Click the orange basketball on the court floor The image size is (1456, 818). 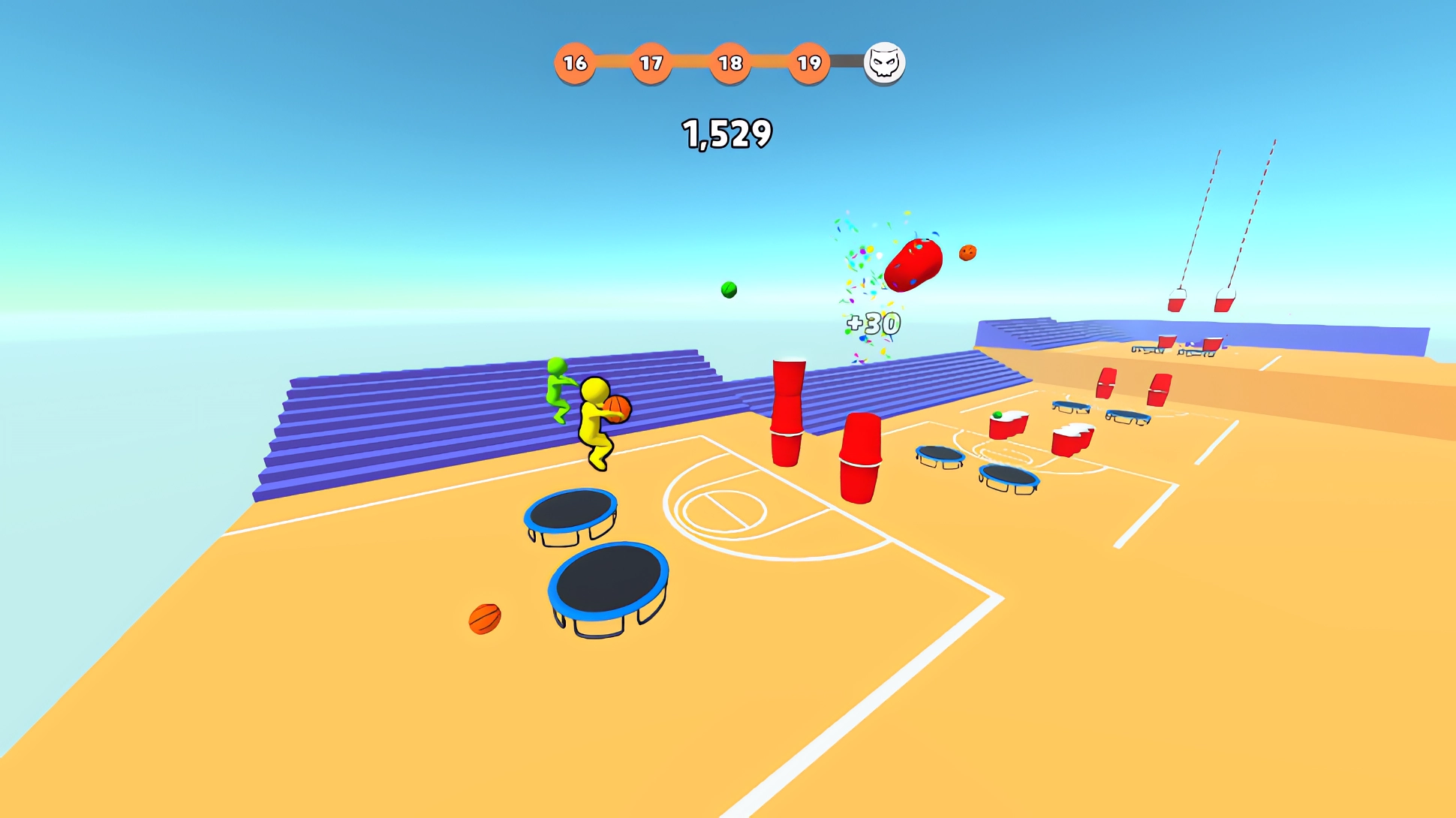click(x=486, y=620)
